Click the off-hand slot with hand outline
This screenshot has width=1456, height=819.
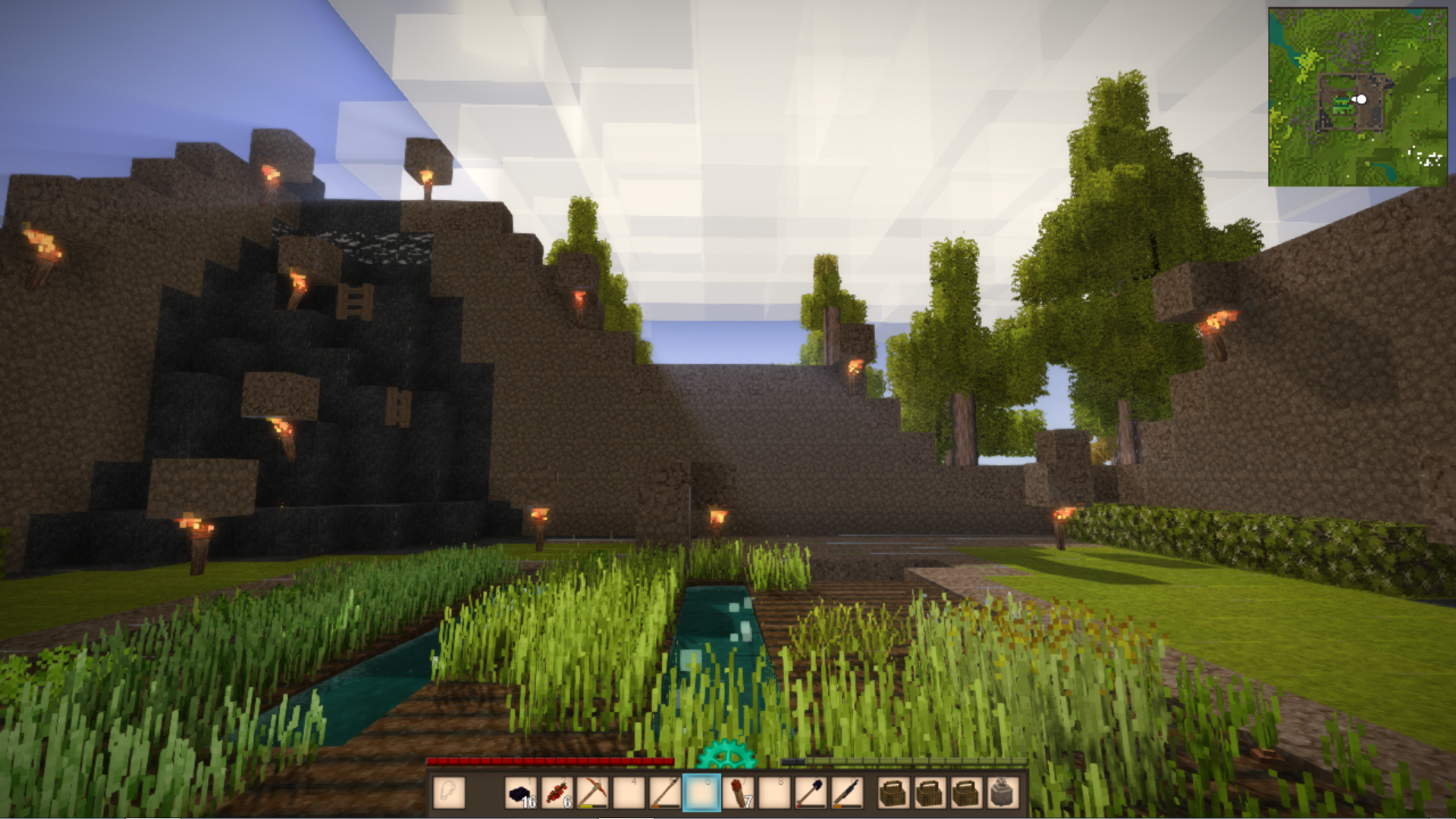tap(449, 793)
